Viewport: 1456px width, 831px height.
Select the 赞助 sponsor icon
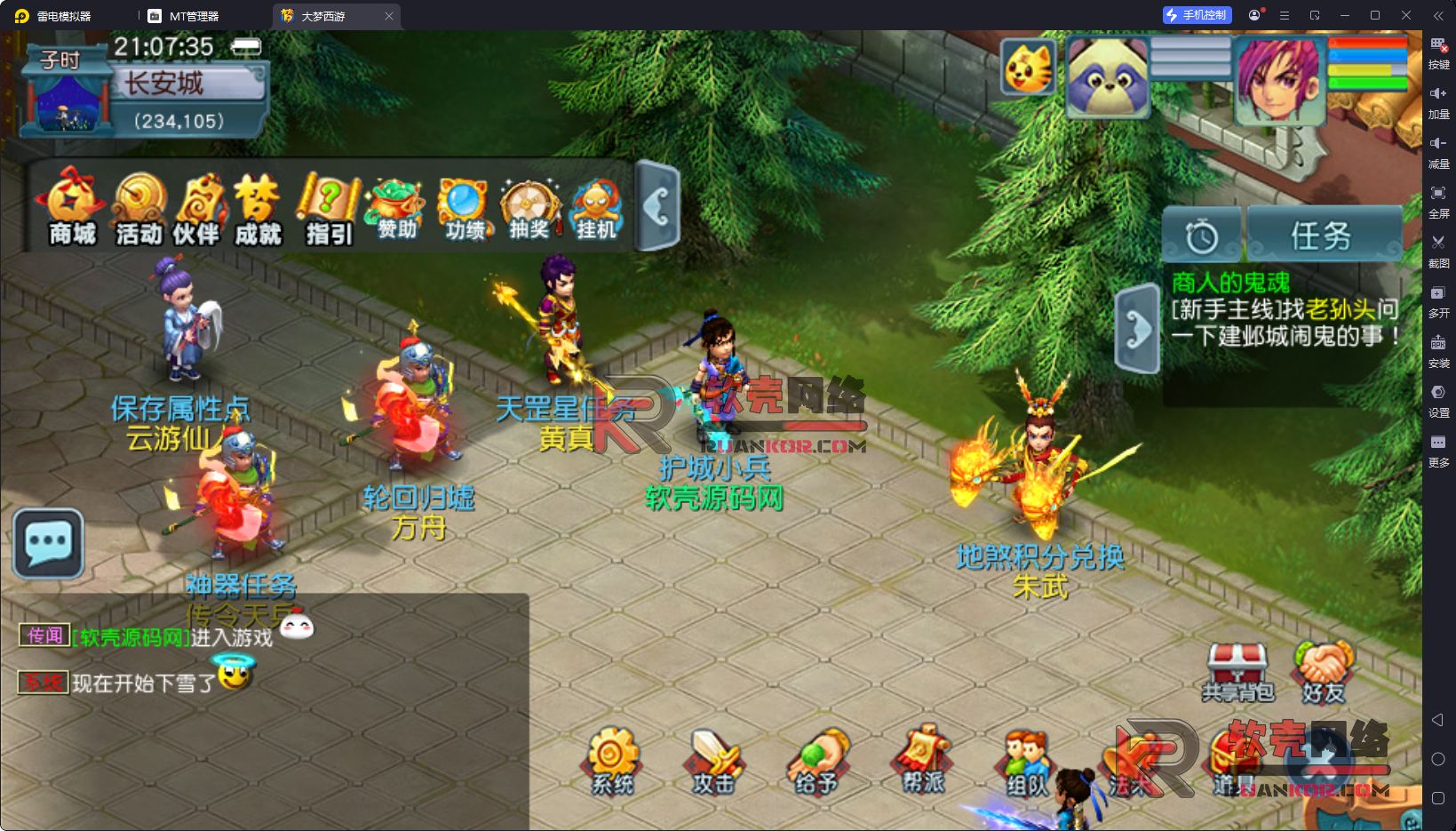pos(396,207)
